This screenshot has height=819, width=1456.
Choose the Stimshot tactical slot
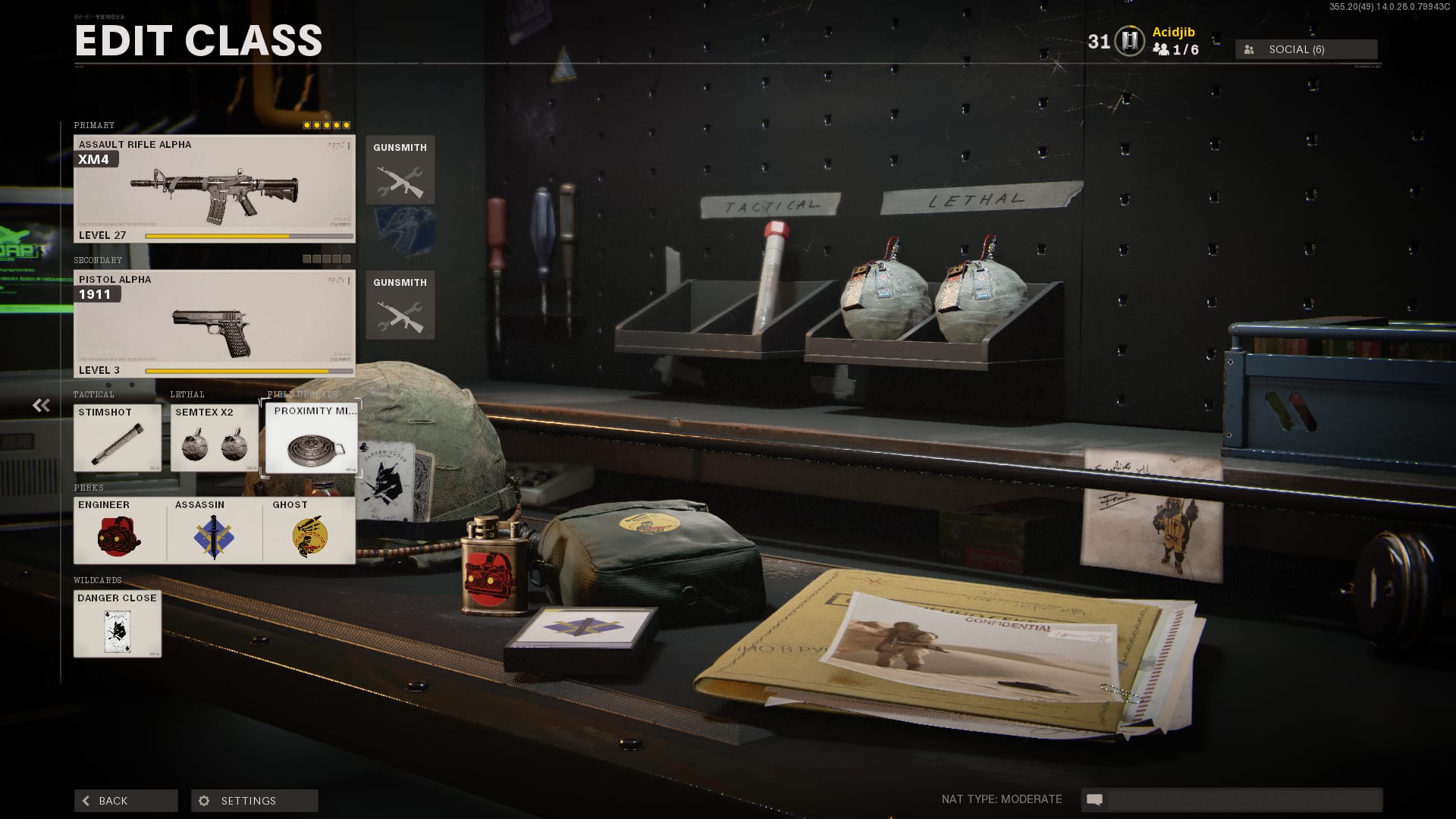click(x=118, y=438)
